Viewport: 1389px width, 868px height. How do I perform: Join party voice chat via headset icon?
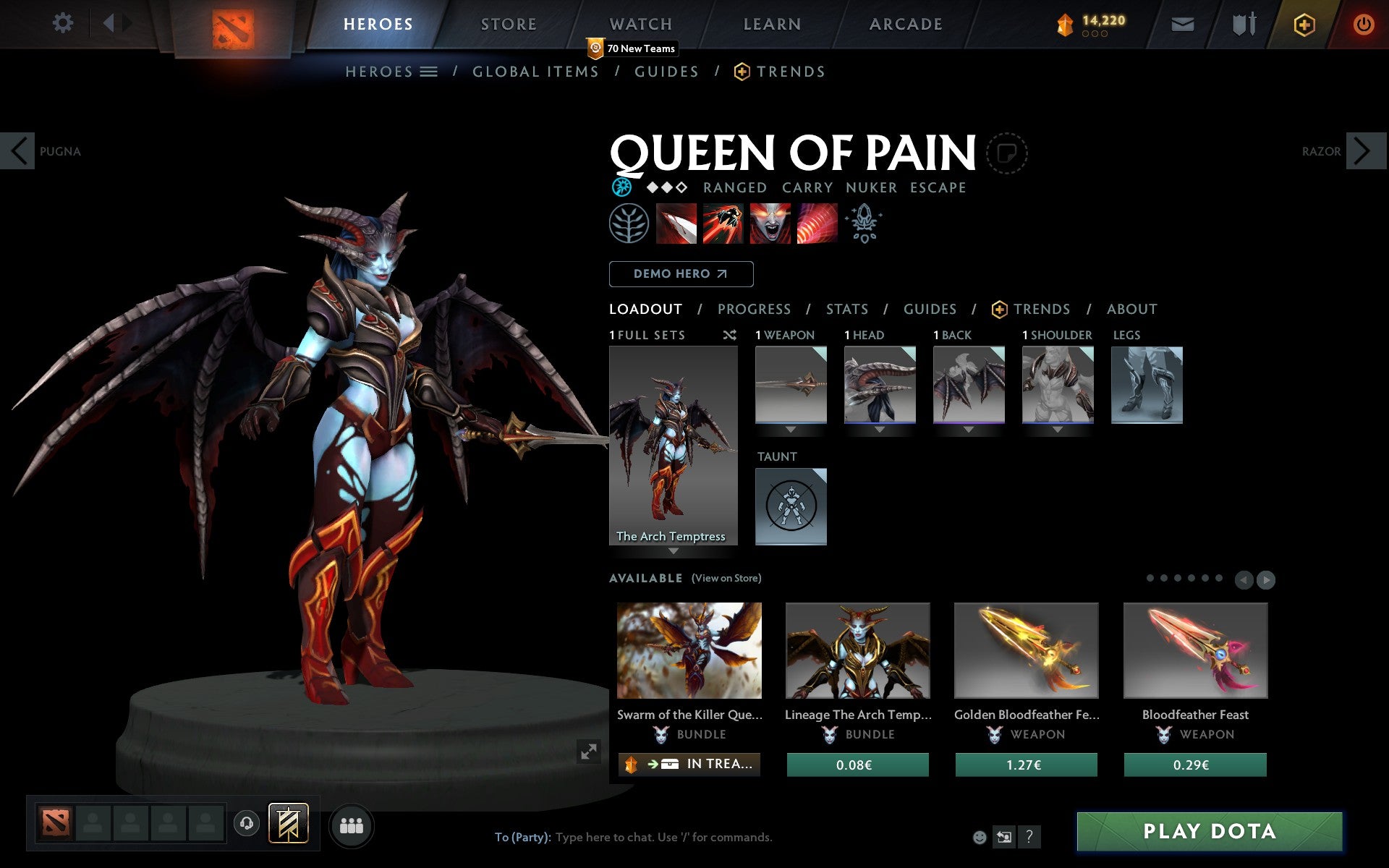pyautogui.click(x=245, y=823)
